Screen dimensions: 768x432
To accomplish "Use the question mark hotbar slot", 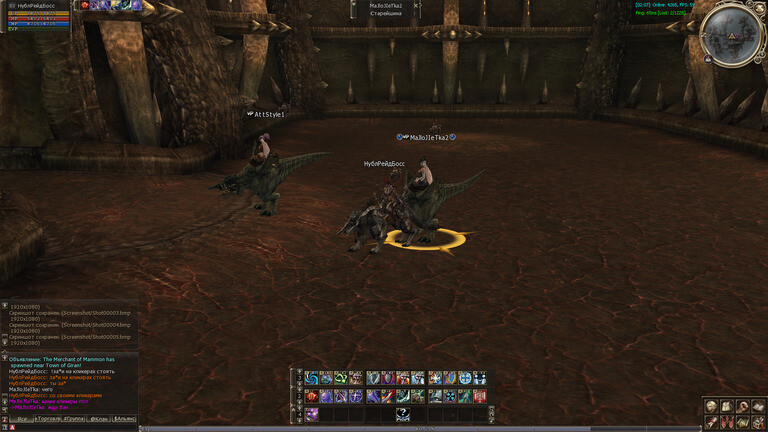I will coord(402,412).
